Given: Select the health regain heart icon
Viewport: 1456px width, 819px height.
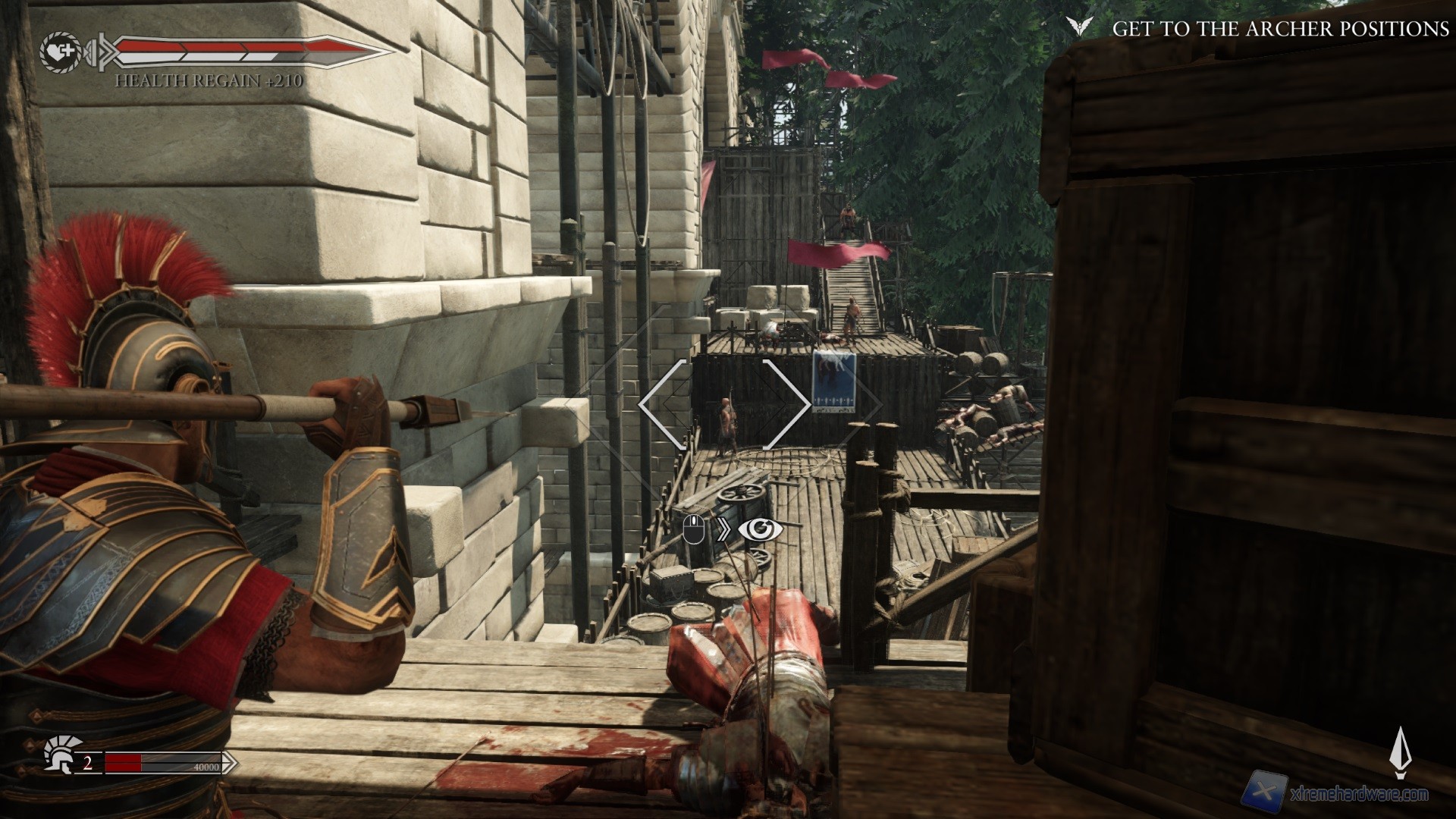Looking at the screenshot, I should pyautogui.click(x=58, y=52).
